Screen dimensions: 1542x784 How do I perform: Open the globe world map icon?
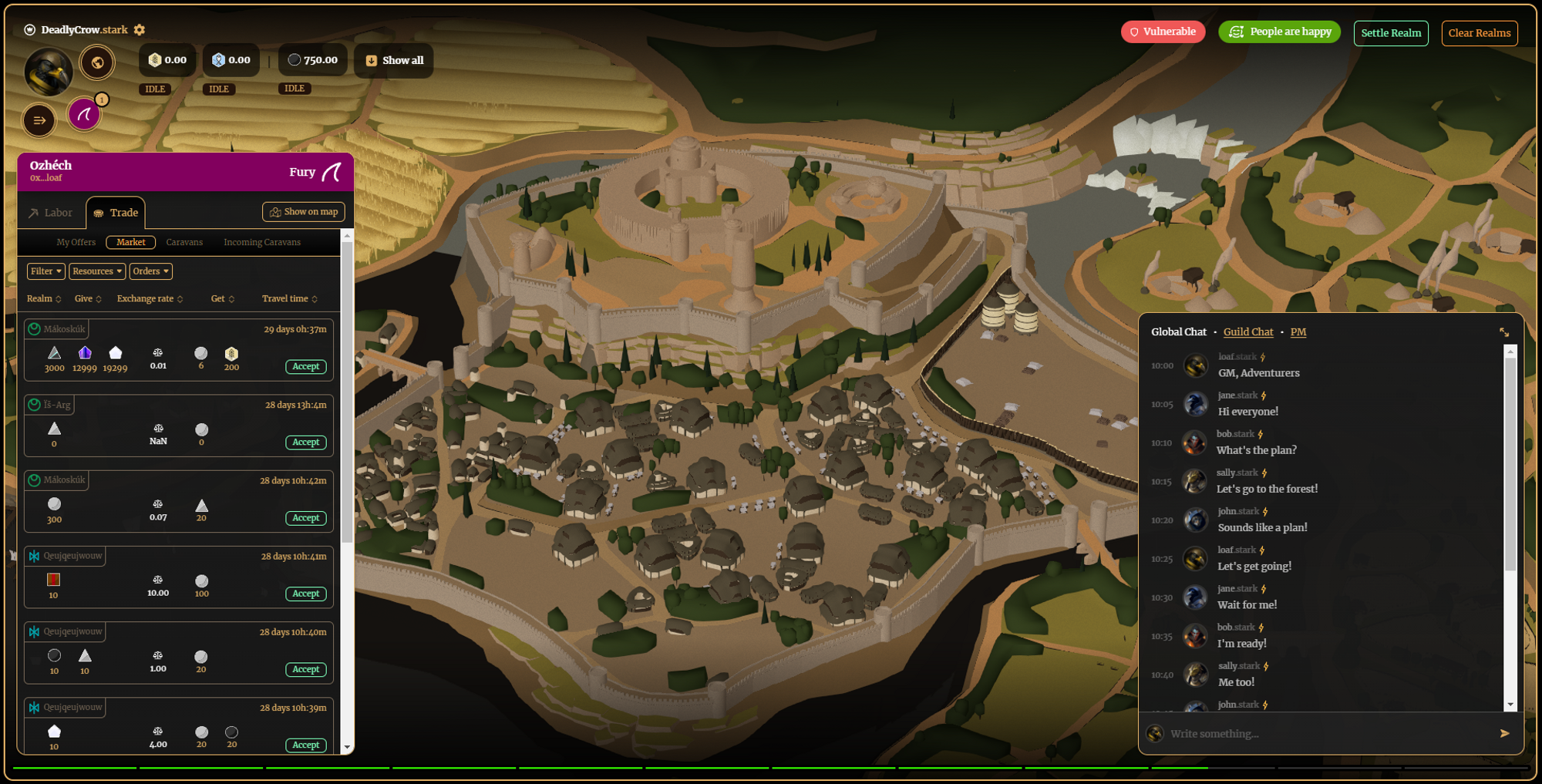97,62
